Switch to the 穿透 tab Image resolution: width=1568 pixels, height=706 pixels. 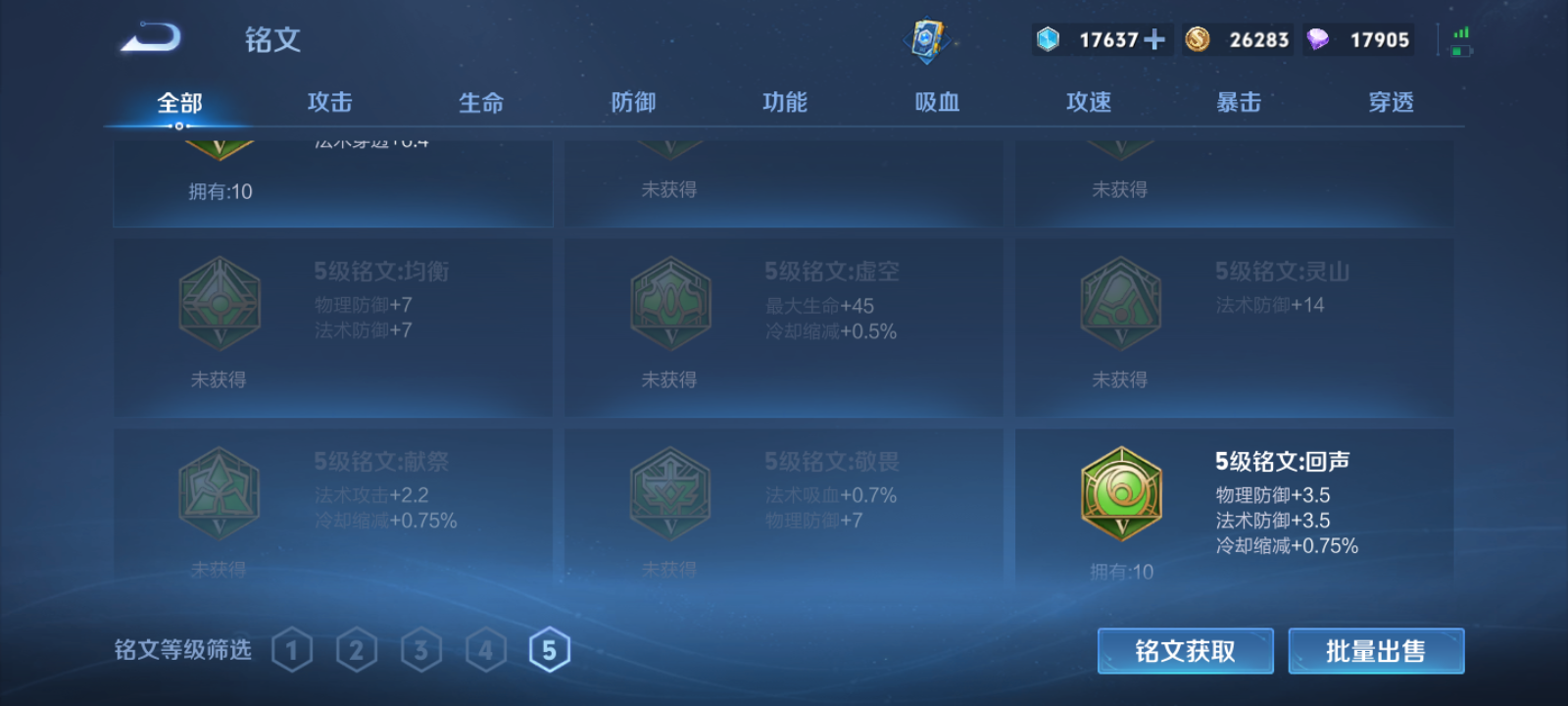pyautogui.click(x=1390, y=101)
